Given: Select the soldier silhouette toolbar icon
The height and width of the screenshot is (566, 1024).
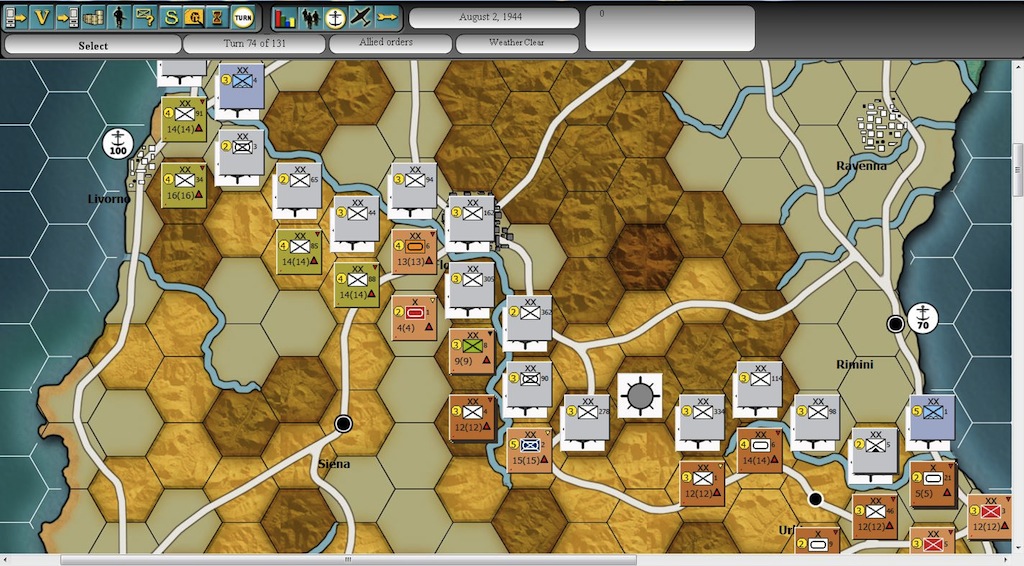Looking at the screenshot, I should pos(119,17).
